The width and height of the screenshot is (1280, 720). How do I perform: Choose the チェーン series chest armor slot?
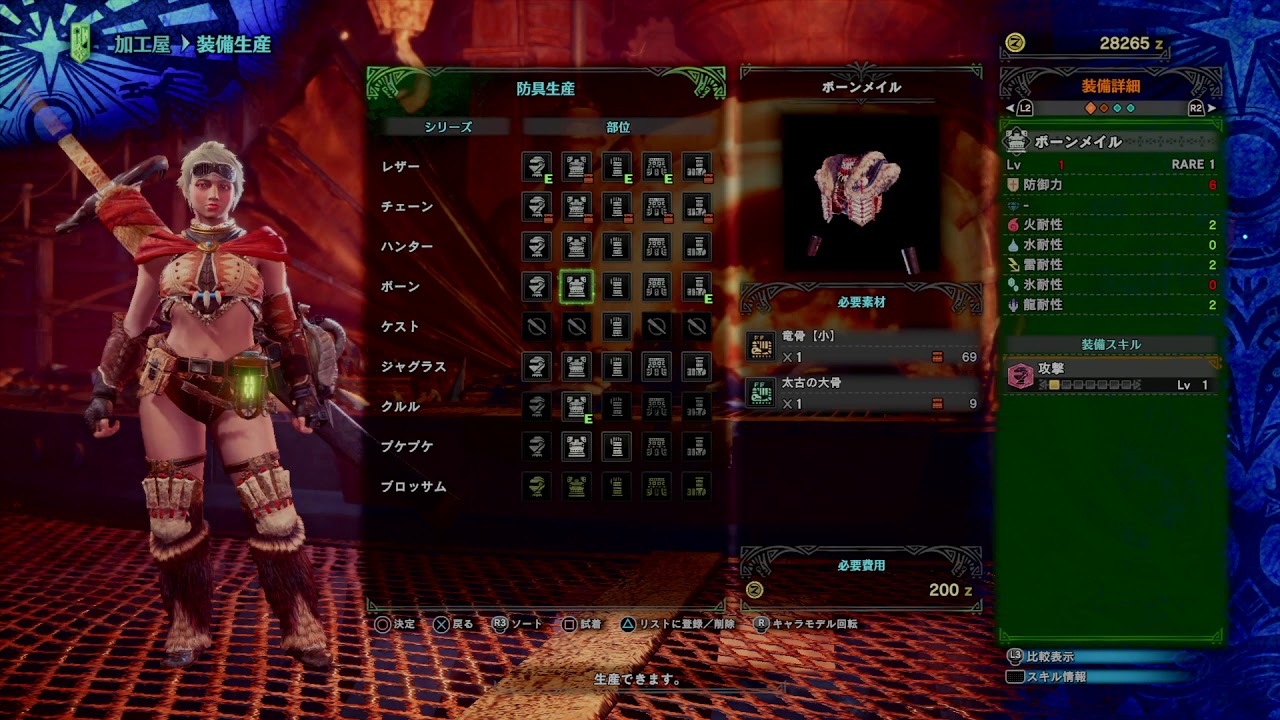click(x=577, y=207)
